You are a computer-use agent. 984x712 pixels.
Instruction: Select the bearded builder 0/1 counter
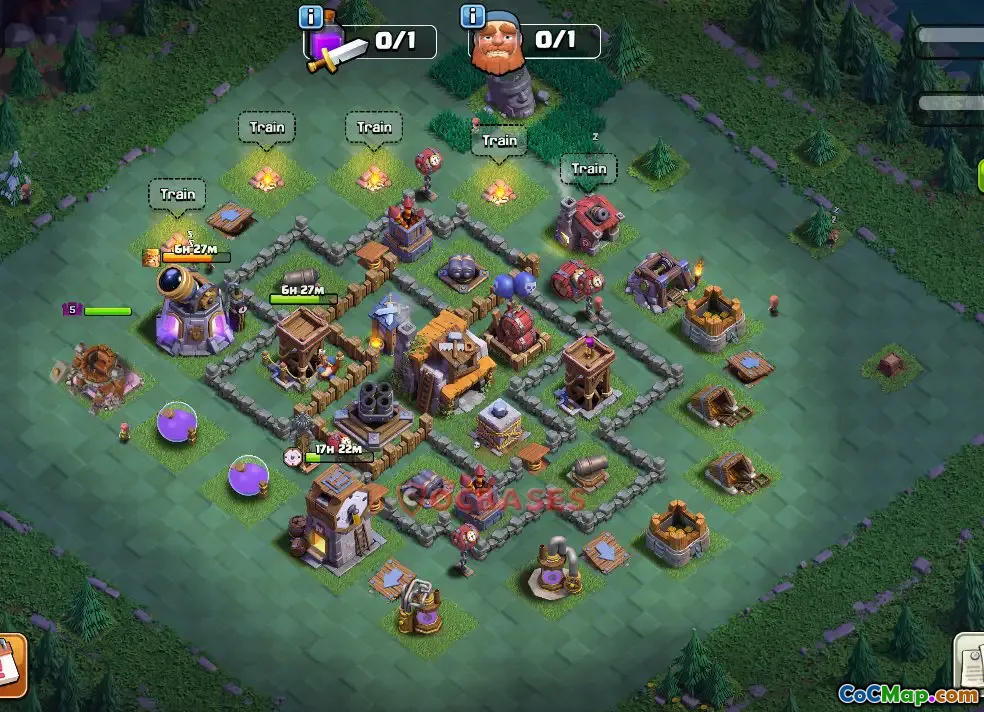[x=552, y=41]
